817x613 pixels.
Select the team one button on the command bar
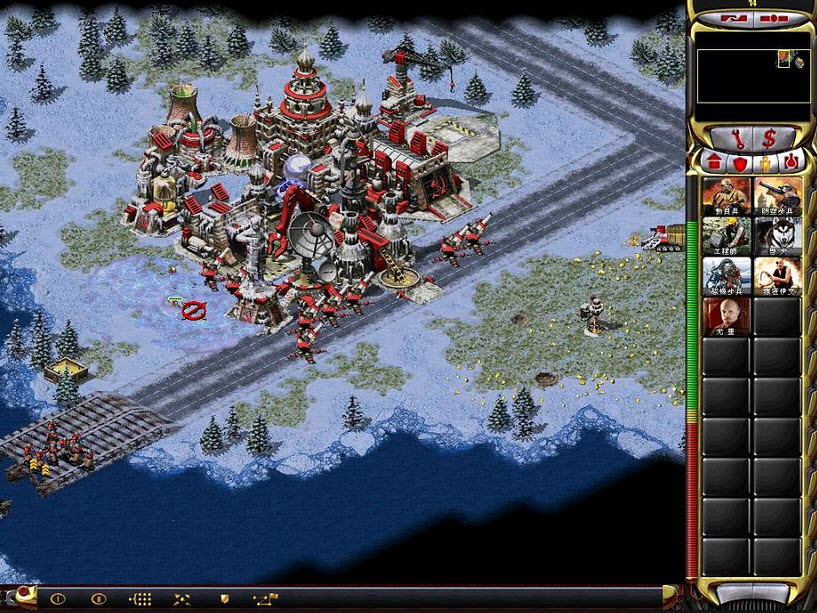coord(57,598)
